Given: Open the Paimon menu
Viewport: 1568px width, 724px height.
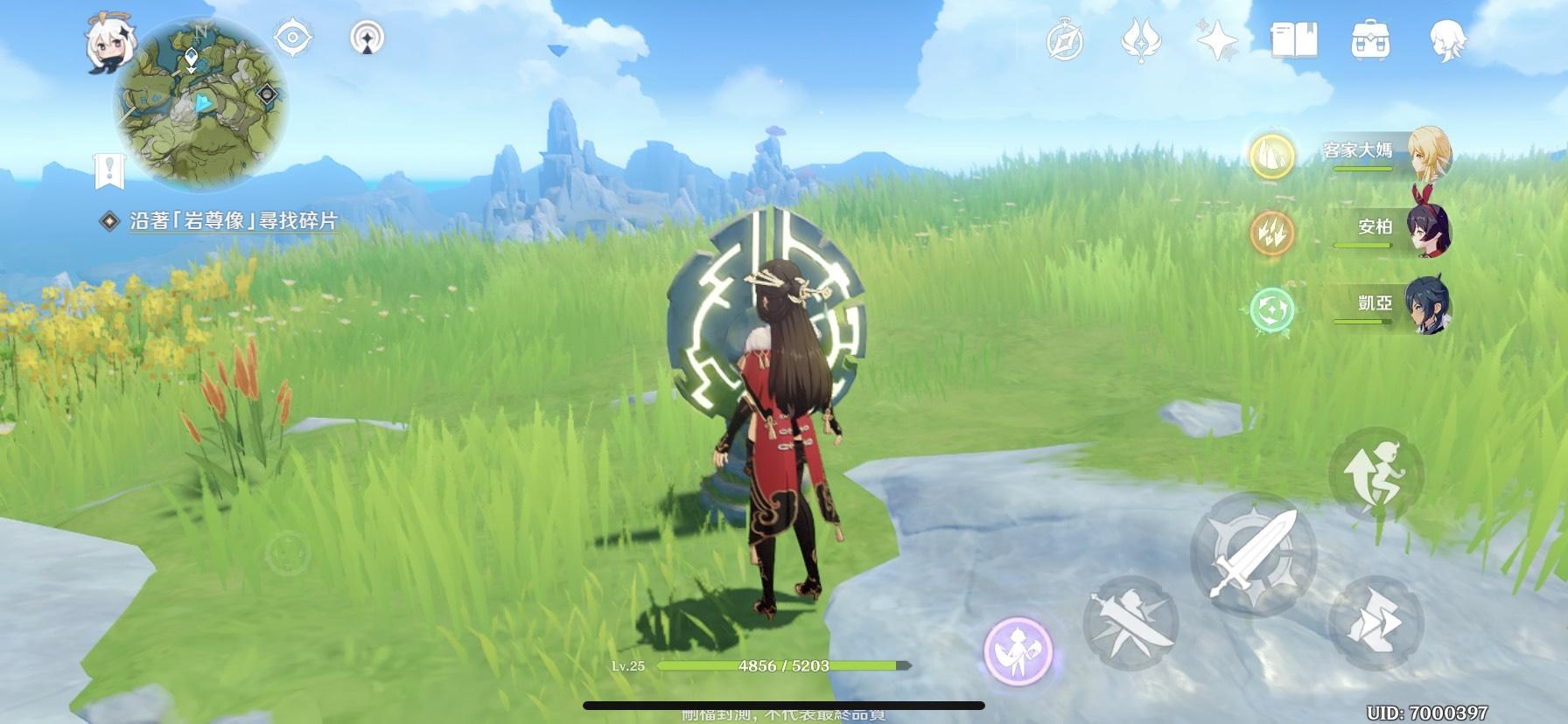Looking at the screenshot, I should click(107, 44).
